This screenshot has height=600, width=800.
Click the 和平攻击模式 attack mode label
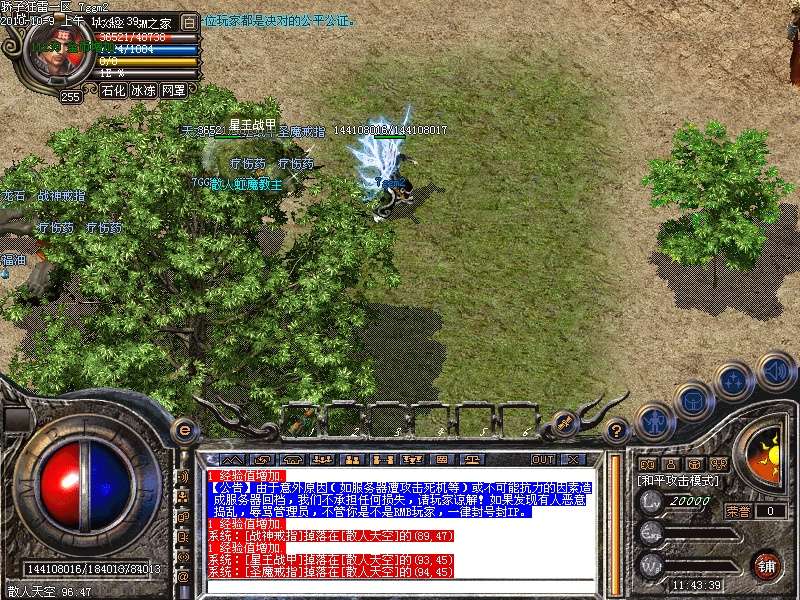[x=681, y=481]
